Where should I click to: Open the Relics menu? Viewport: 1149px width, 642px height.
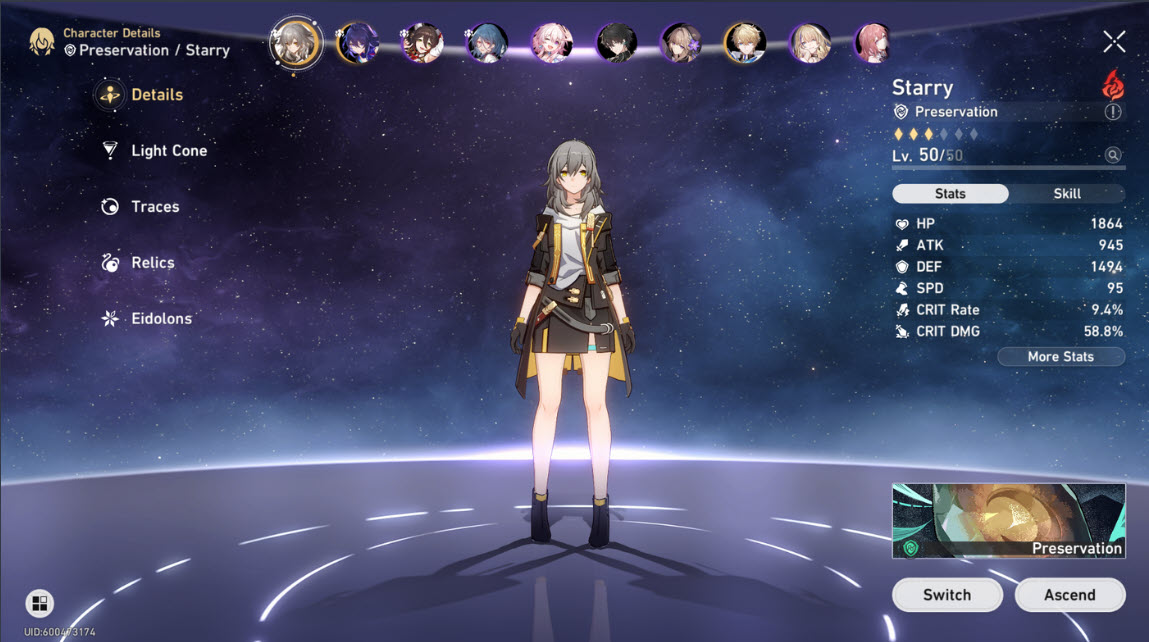152,263
